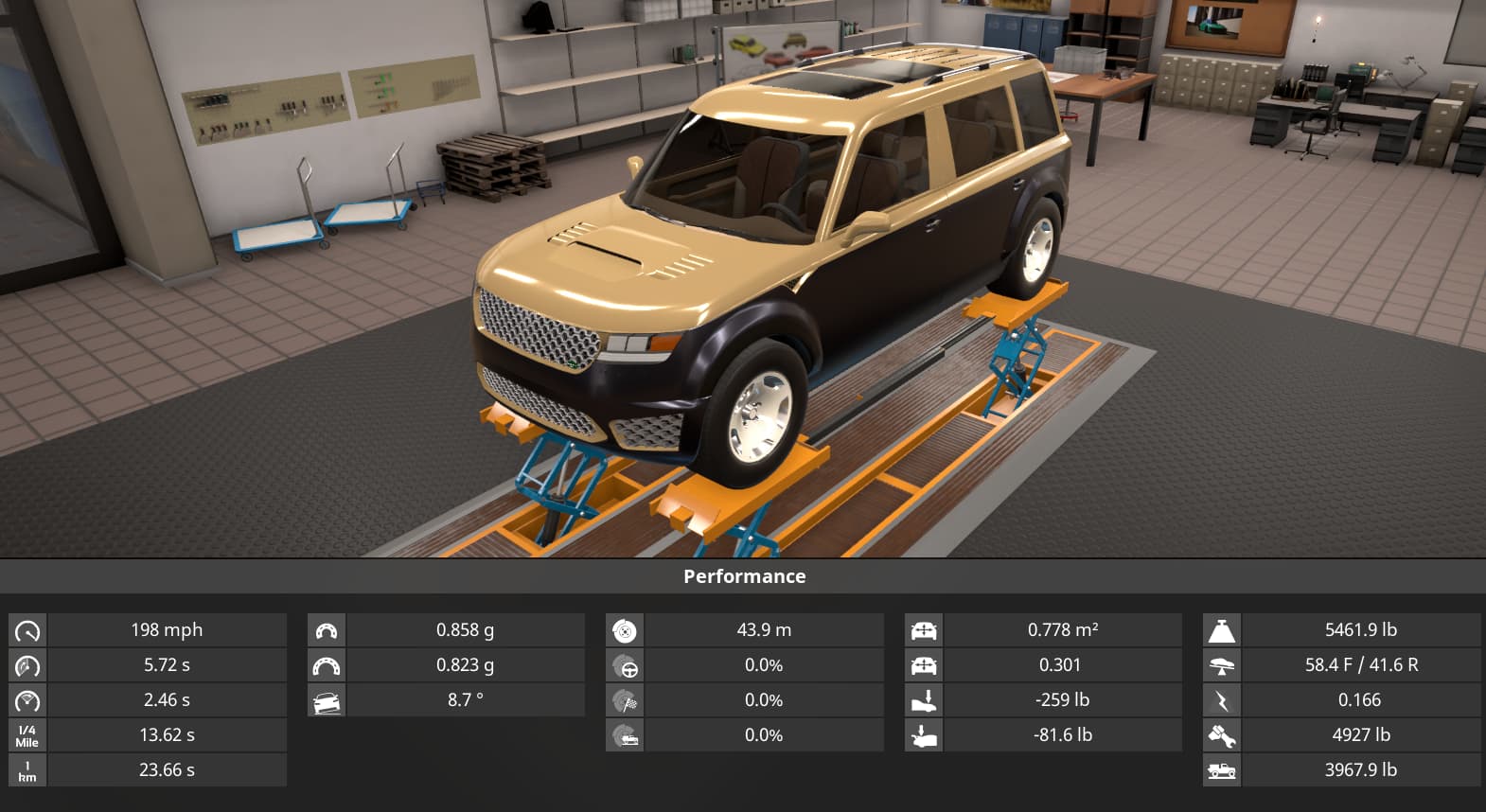The height and width of the screenshot is (812, 1486).
Task: Select the brake disc stopping distance icon
Action: pyautogui.click(x=625, y=630)
